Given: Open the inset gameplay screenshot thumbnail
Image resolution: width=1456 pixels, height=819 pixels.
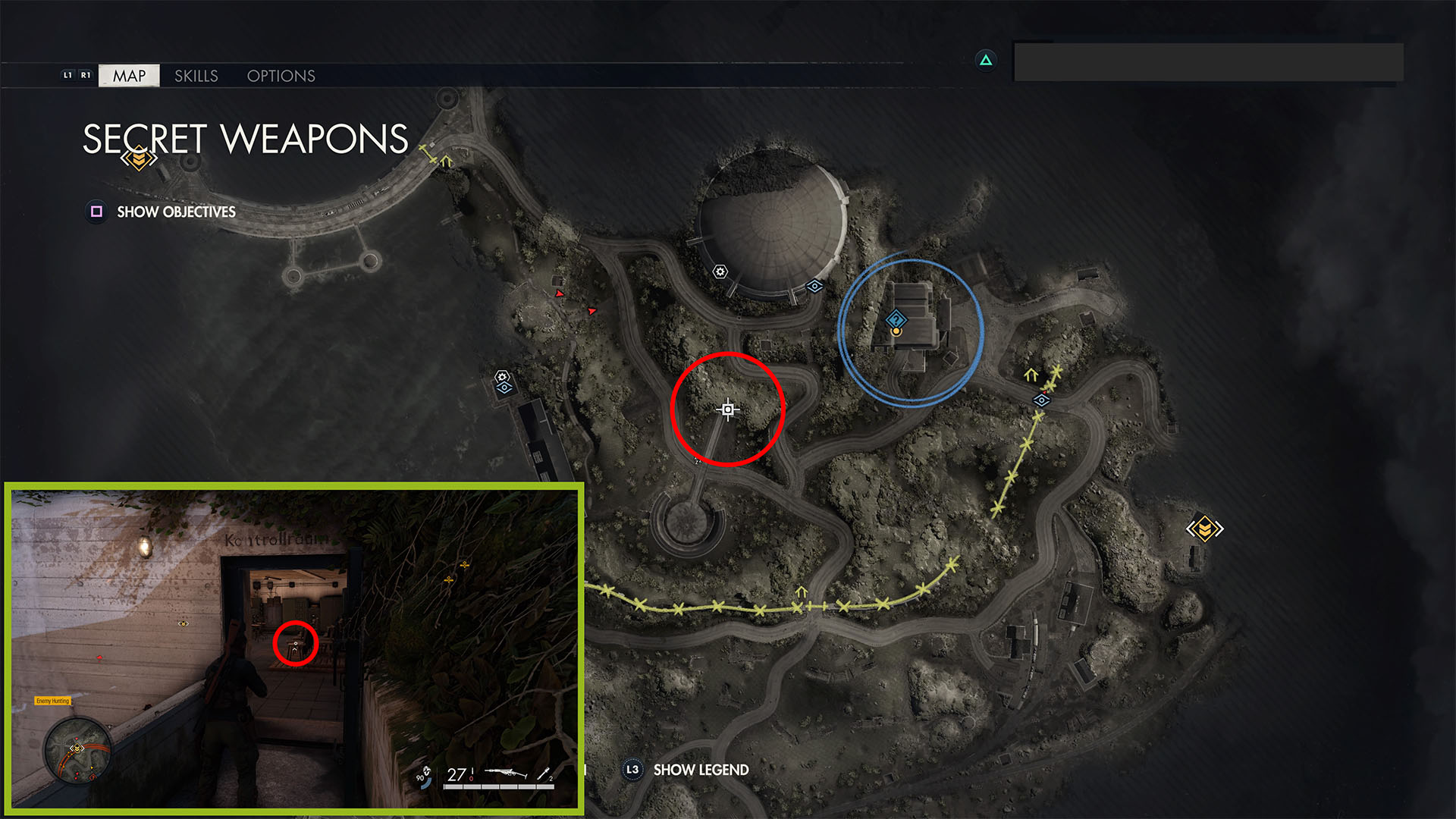Looking at the screenshot, I should [x=294, y=648].
